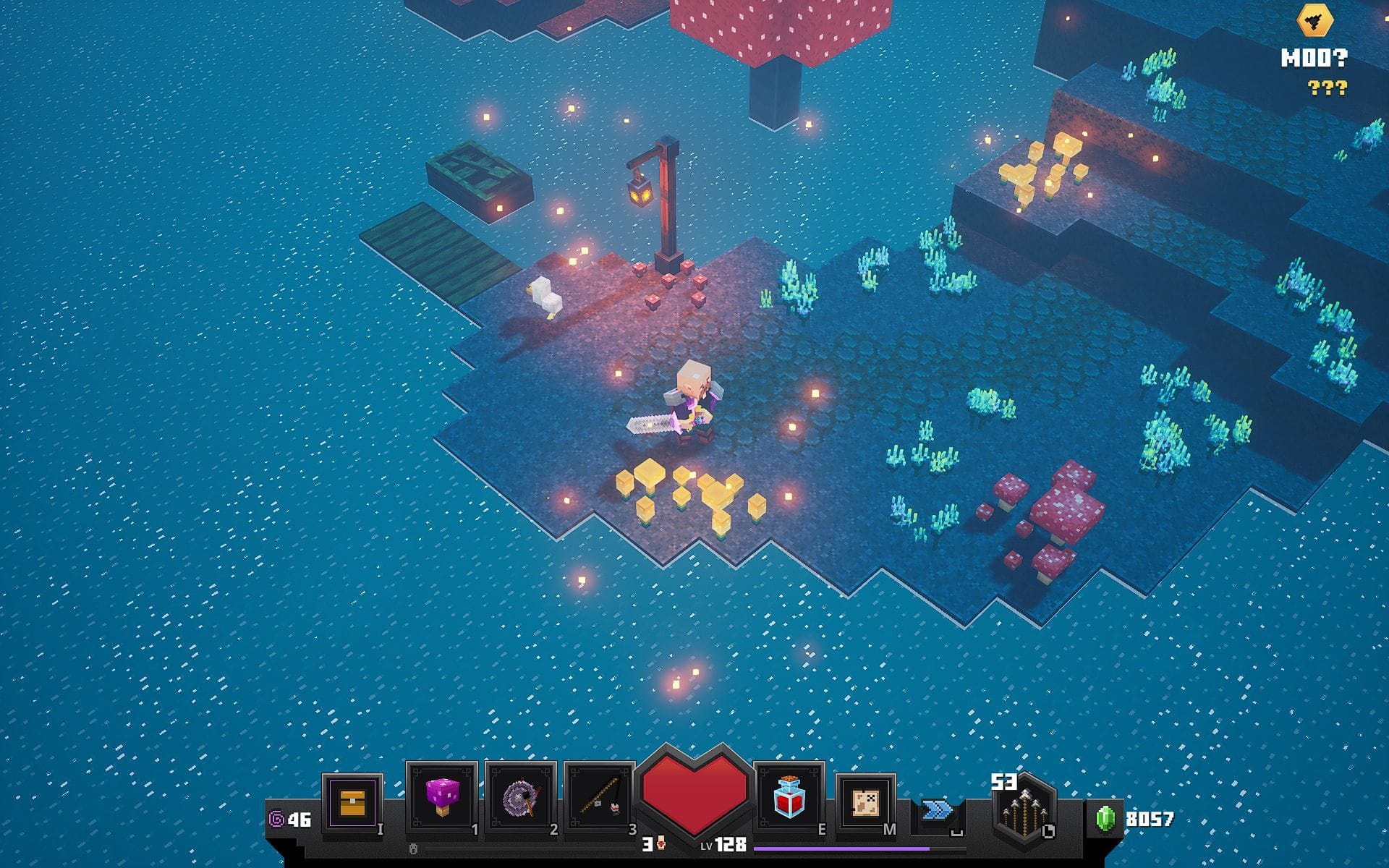The width and height of the screenshot is (1389, 868).
Task: Drink the red health potion
Action: [x=789, y=797]
